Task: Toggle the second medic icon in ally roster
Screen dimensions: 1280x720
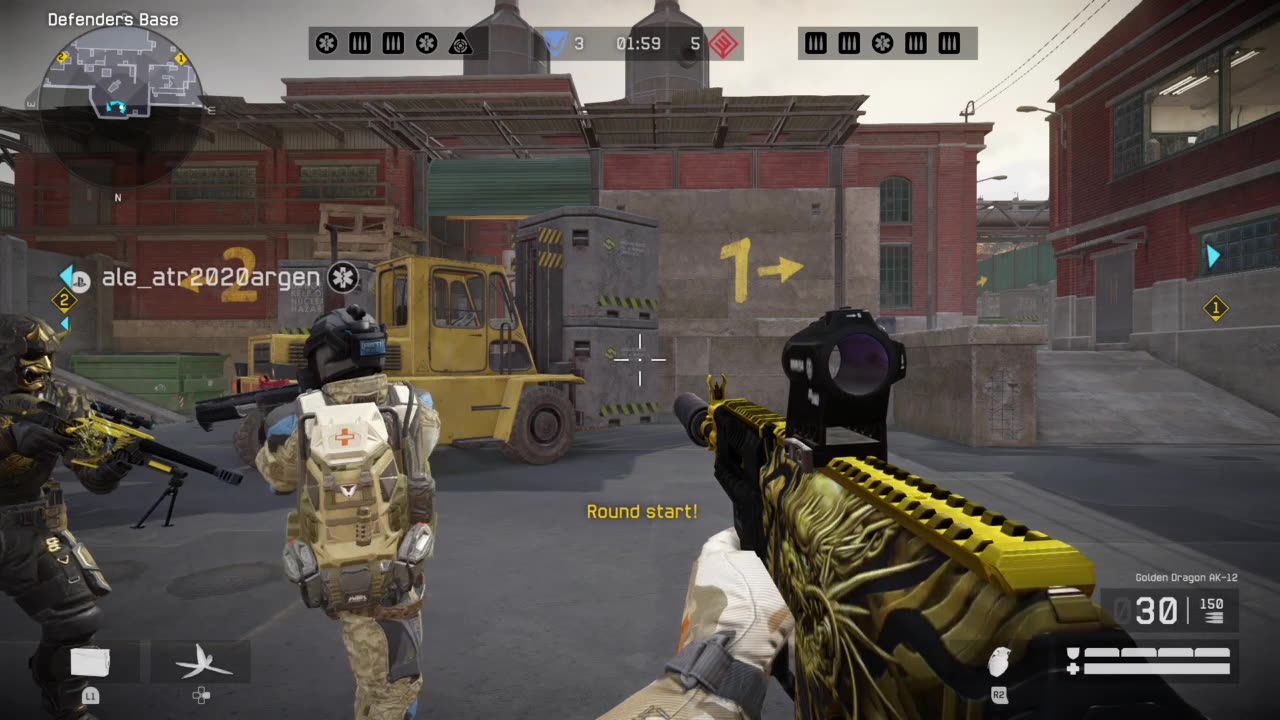Action: (426, 42)
